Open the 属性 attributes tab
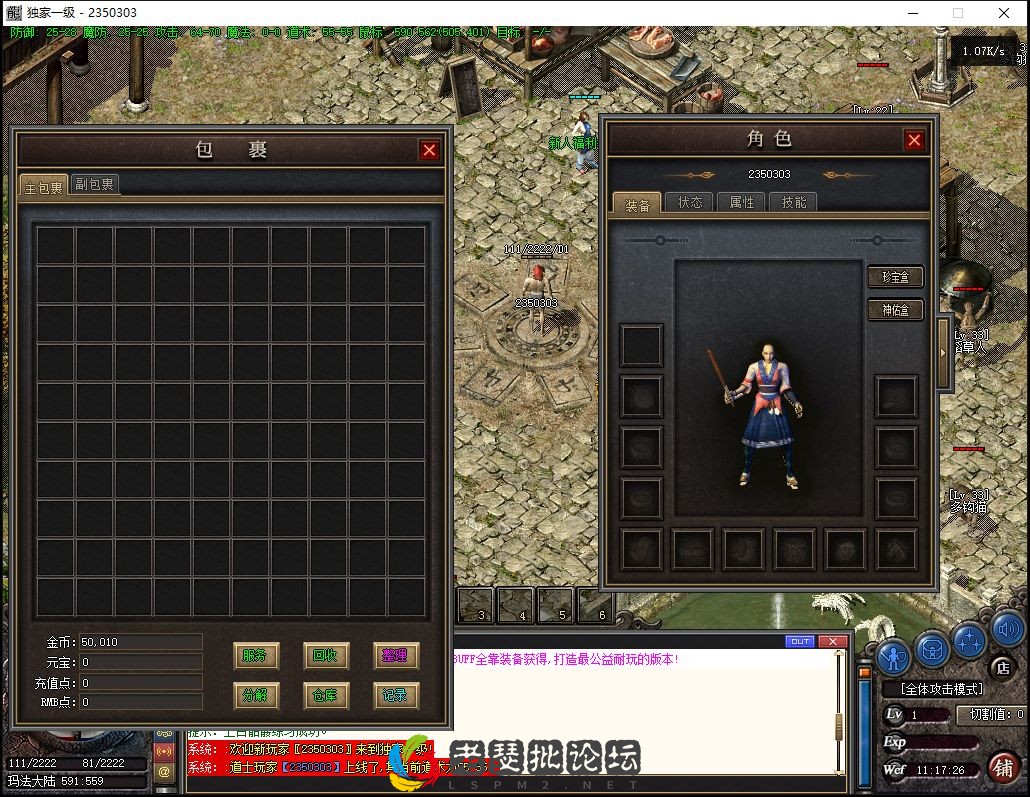 pyautogui.click(x=742, y=202)
